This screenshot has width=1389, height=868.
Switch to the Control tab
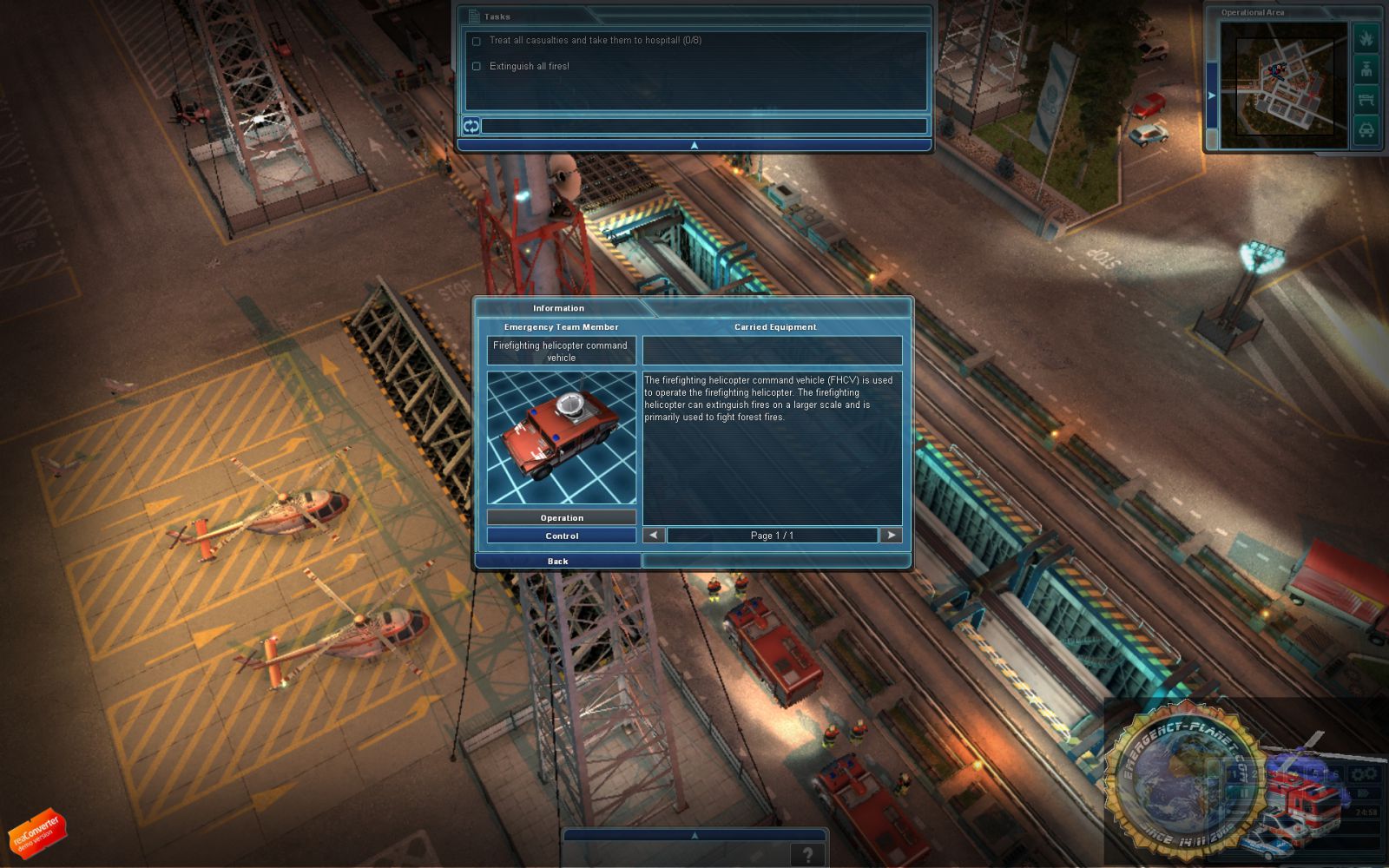coord(562,536)
